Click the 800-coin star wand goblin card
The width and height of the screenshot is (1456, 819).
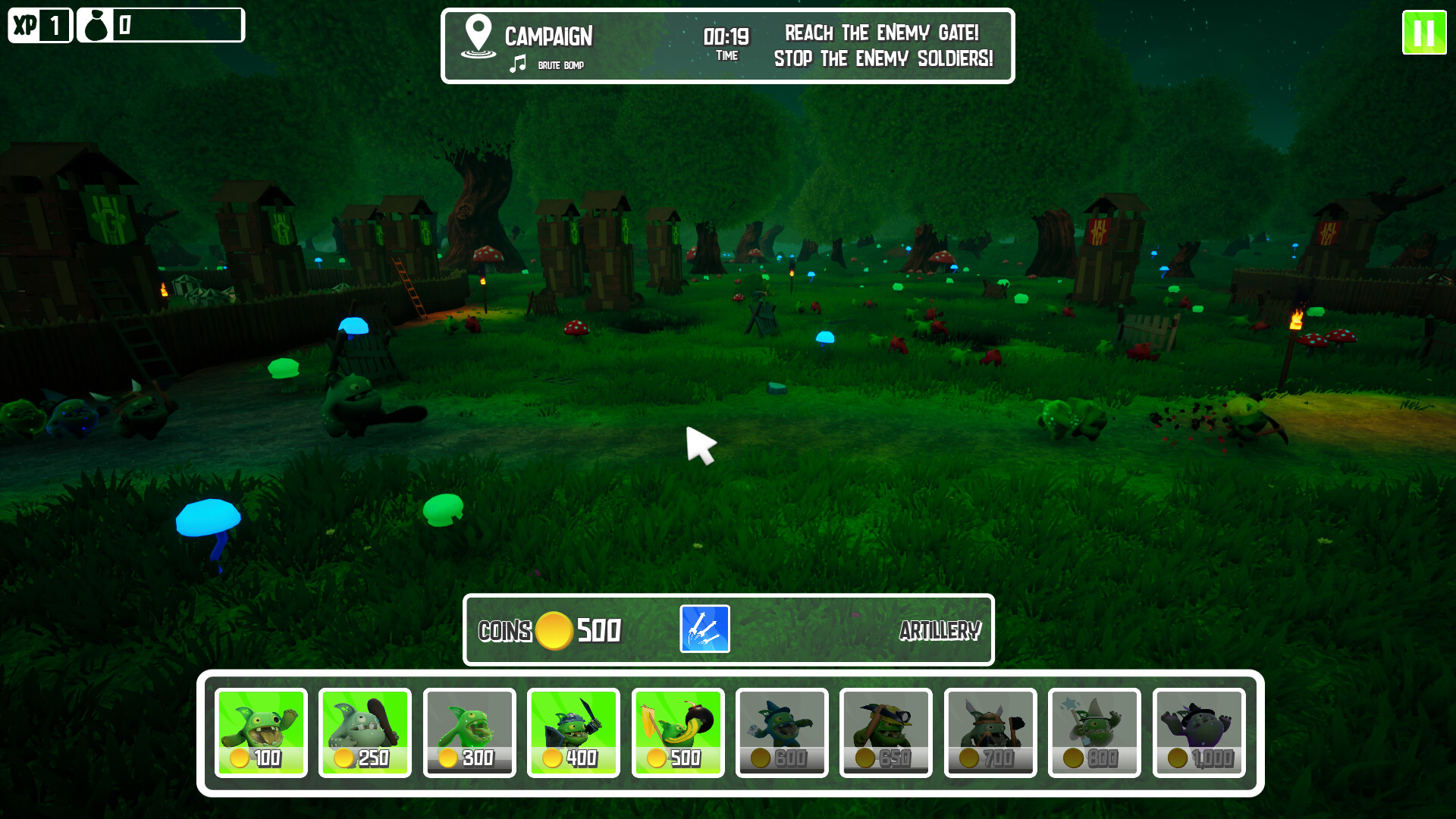tap(1094, 731)
